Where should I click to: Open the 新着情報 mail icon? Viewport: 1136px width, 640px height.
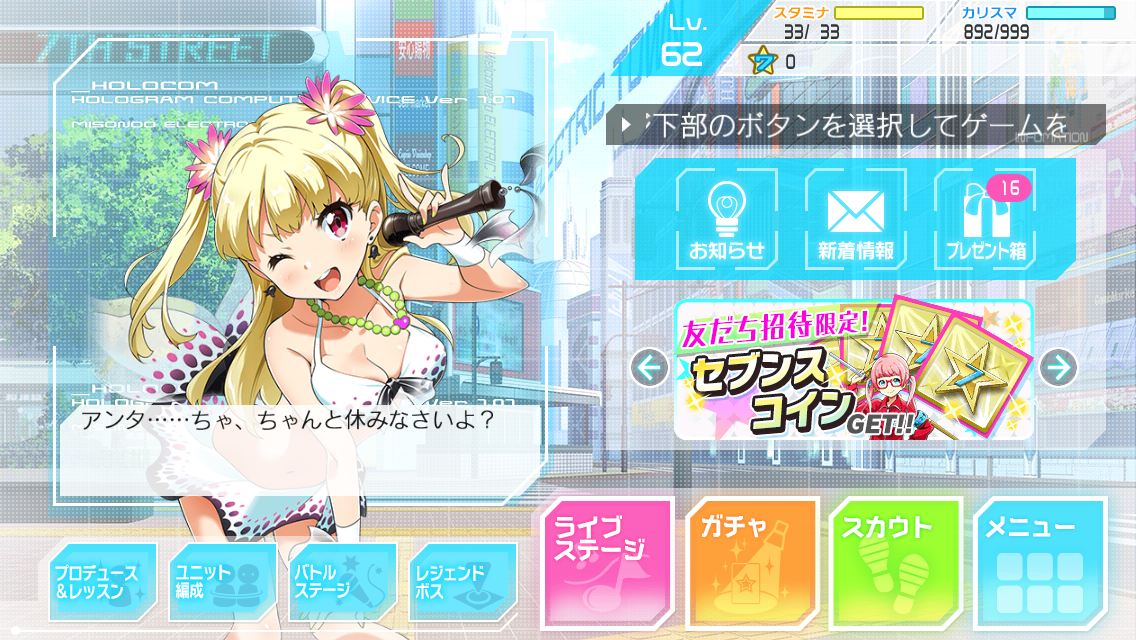(855, 220)
